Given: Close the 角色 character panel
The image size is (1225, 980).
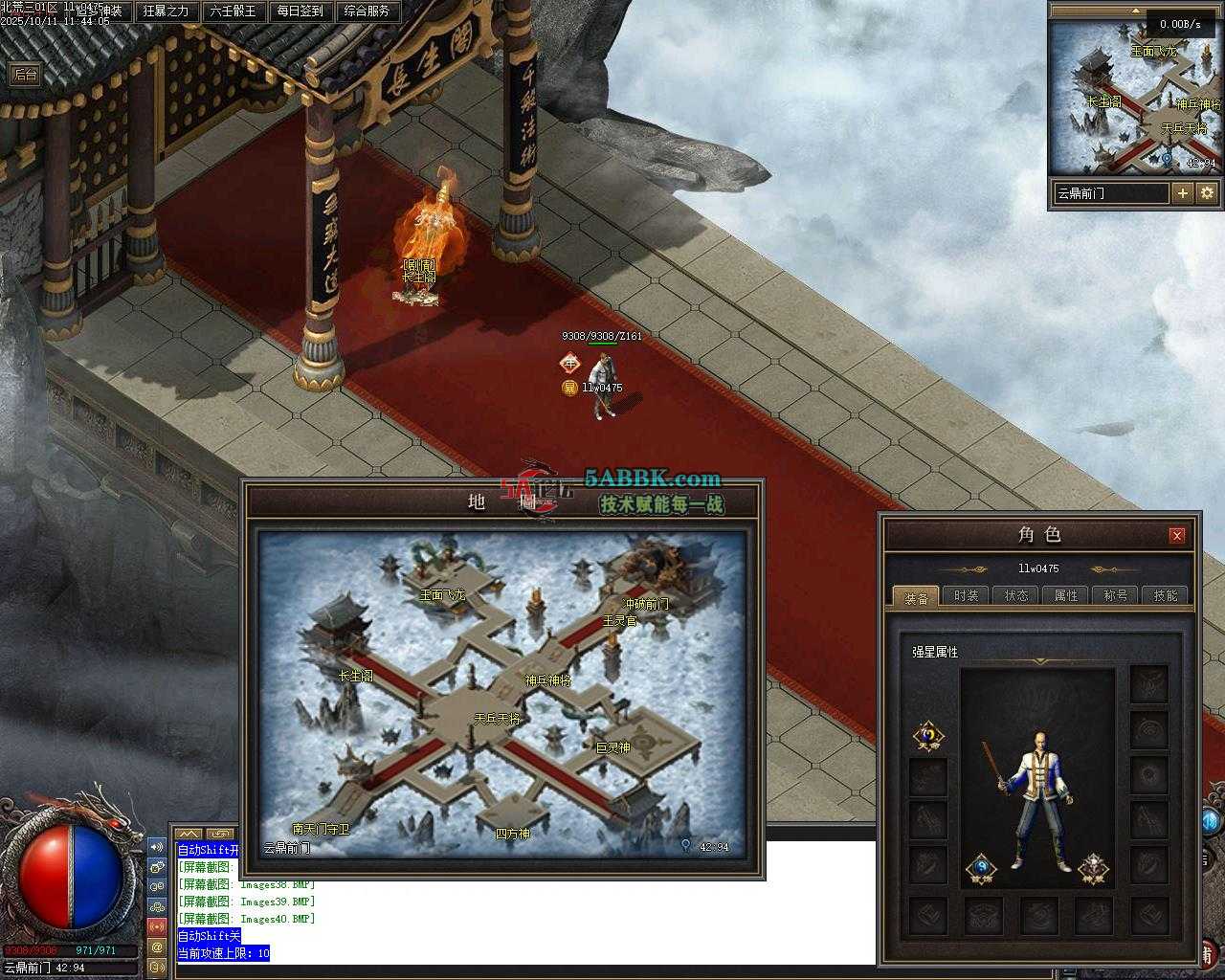Looking at the screenshot, I should 1177,535.
